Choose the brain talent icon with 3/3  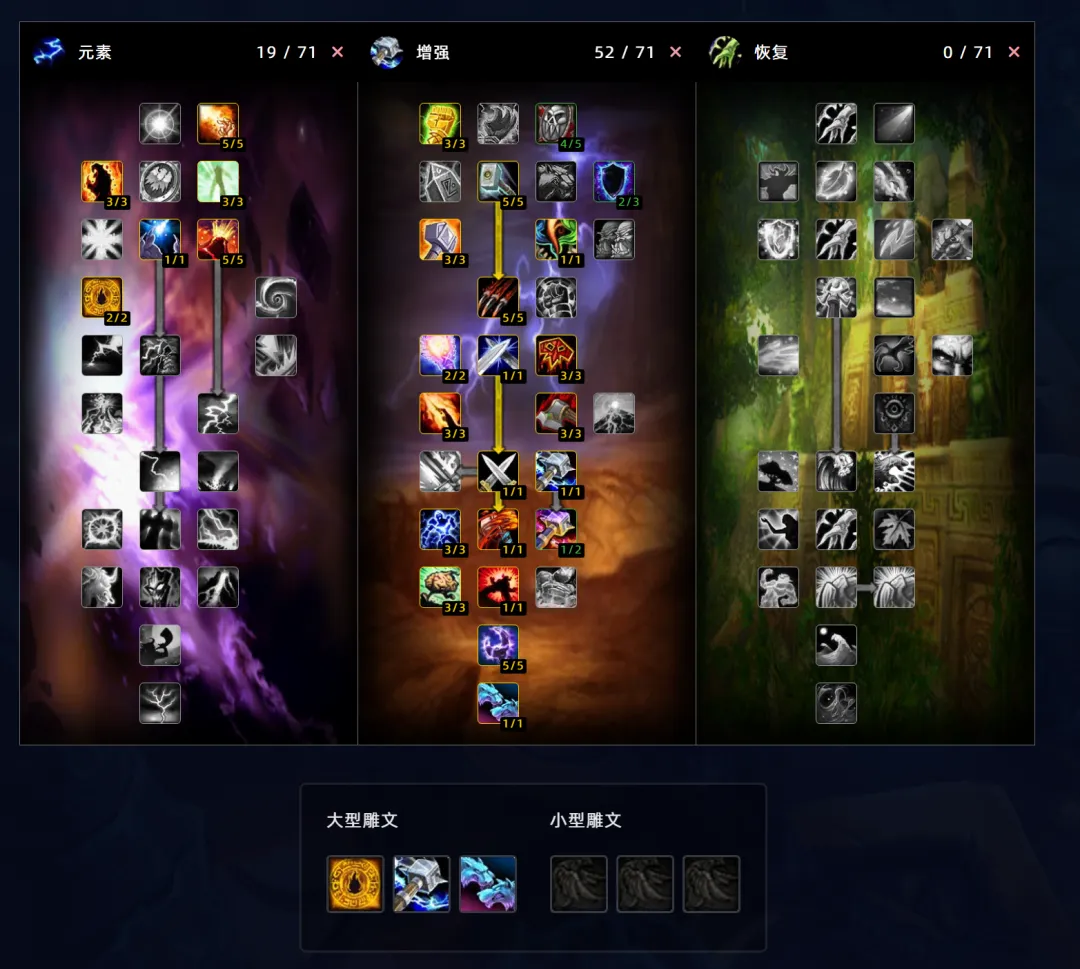(440, 587)
